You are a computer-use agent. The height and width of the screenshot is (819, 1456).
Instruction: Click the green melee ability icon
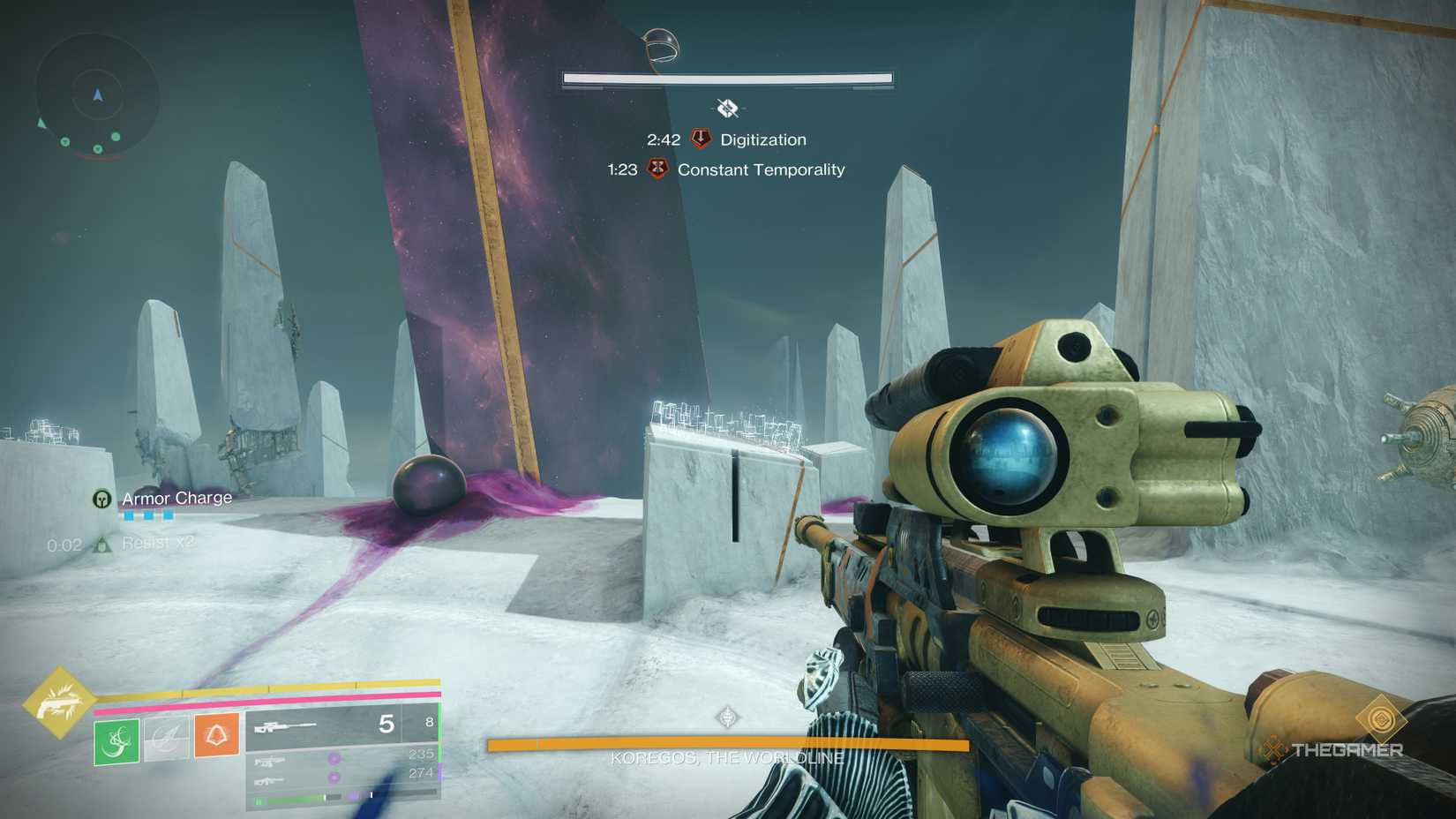point(116,740)
